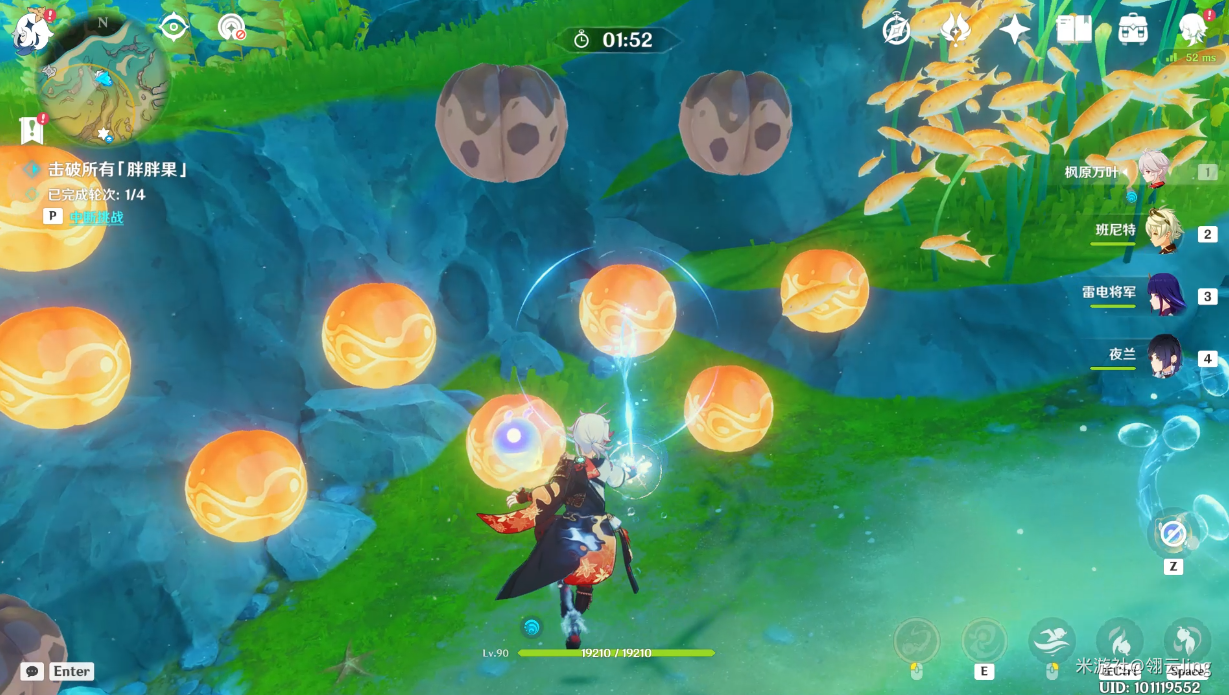Select the 击破所有「胖胖果」 objective tracker

(x=117, y=170)
